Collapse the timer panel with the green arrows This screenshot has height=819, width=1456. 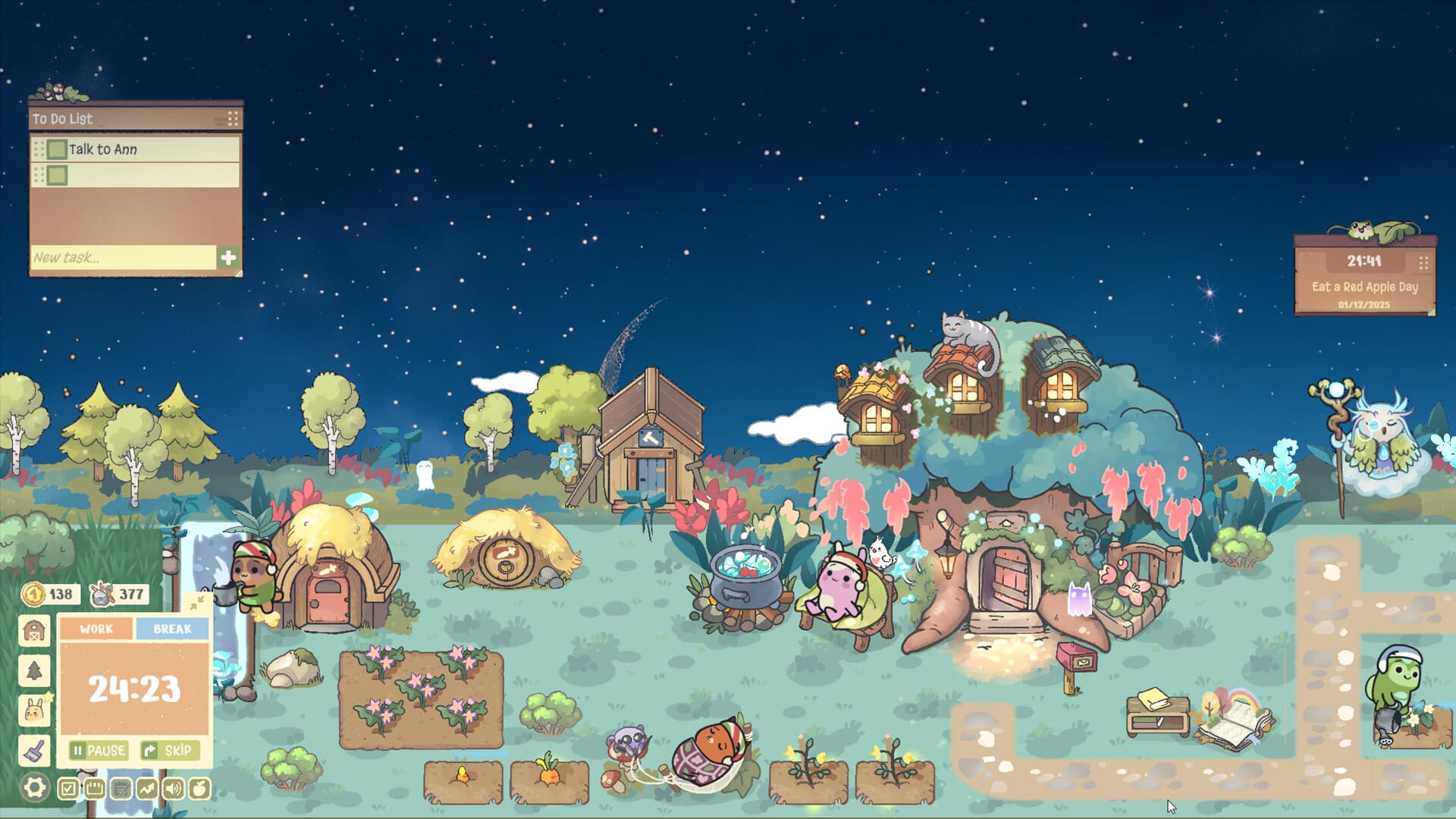pos(196,604)
